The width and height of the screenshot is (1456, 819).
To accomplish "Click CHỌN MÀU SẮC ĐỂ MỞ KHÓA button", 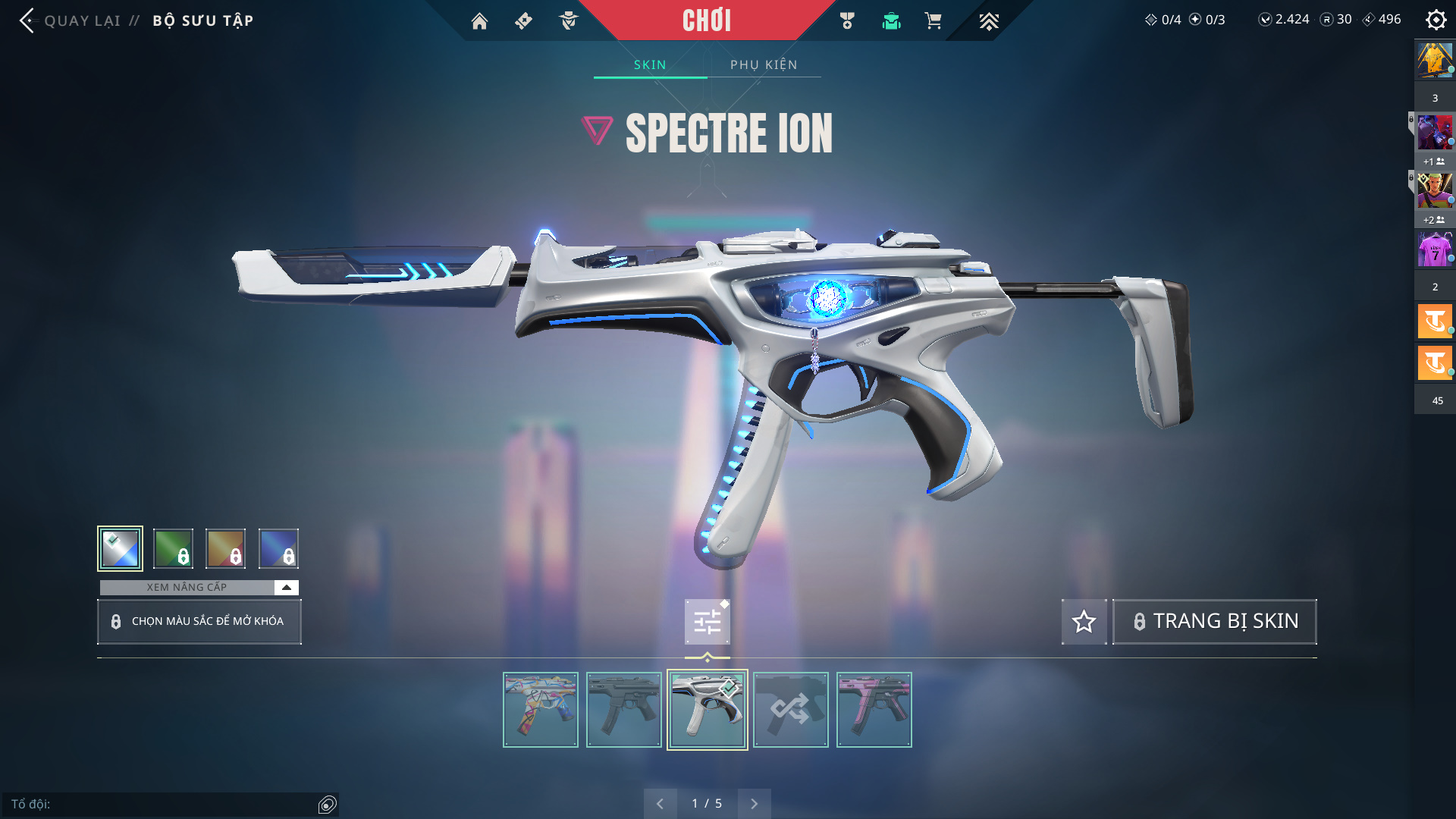I will pyautogui.click(x=199, y=622).
